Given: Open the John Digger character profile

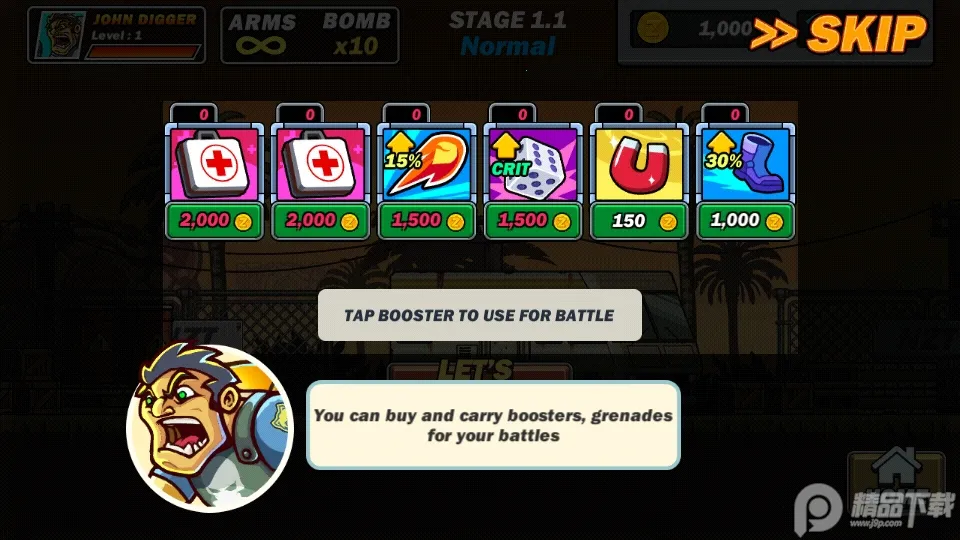Looking at the screenshot, I should click(x=117, y=35).
